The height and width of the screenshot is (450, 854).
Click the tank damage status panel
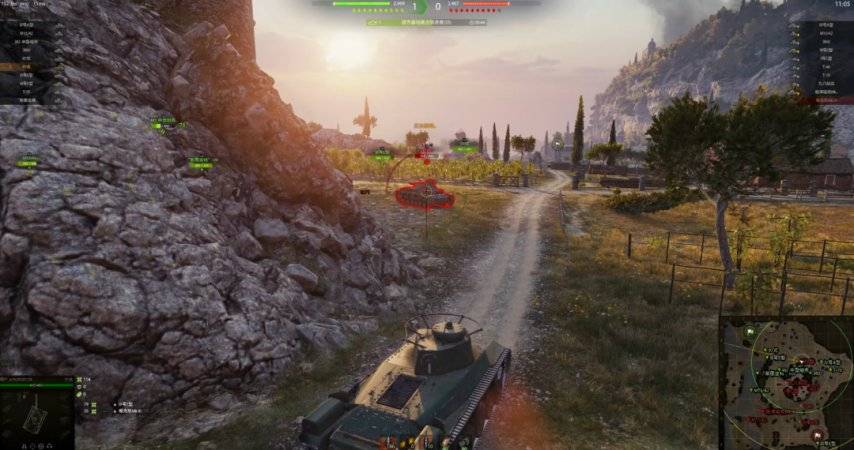pos(36,414)
